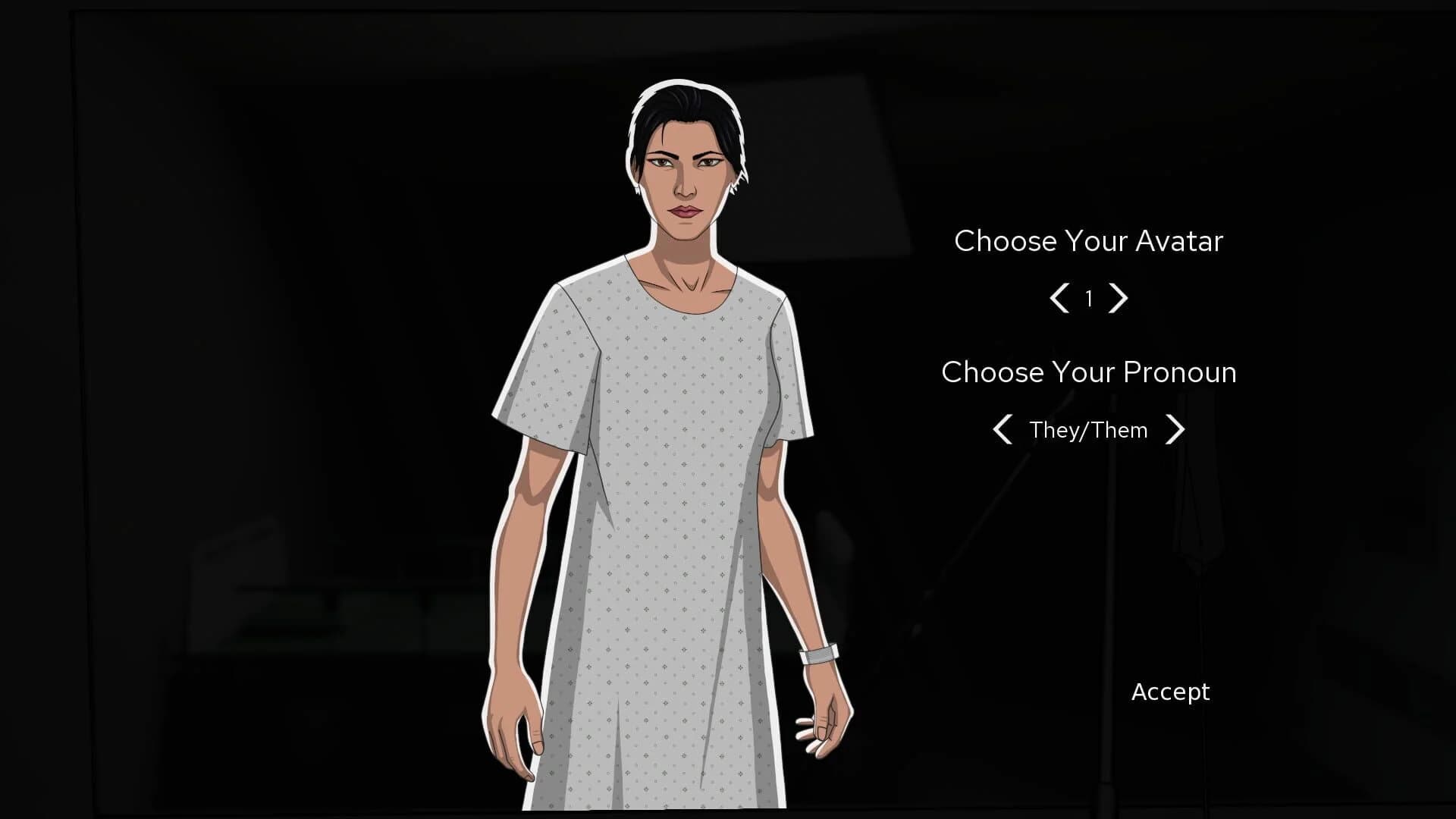Toggle the current avatar by clicking the number 1
The width and height of the screenshot is (1456, 819).
pyautogui.click(x=1089, y=299)
